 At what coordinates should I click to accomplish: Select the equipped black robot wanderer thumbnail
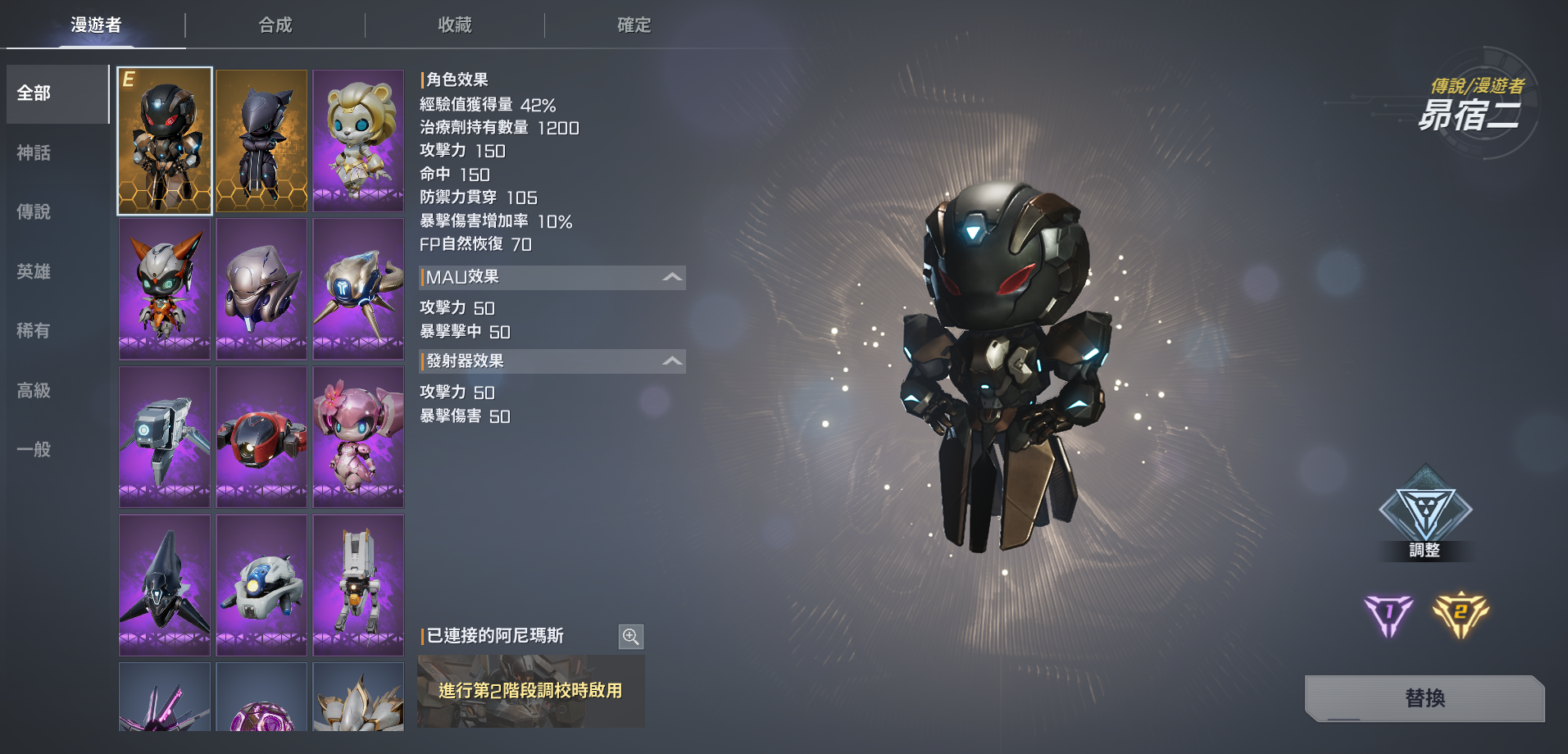(165, 141)
